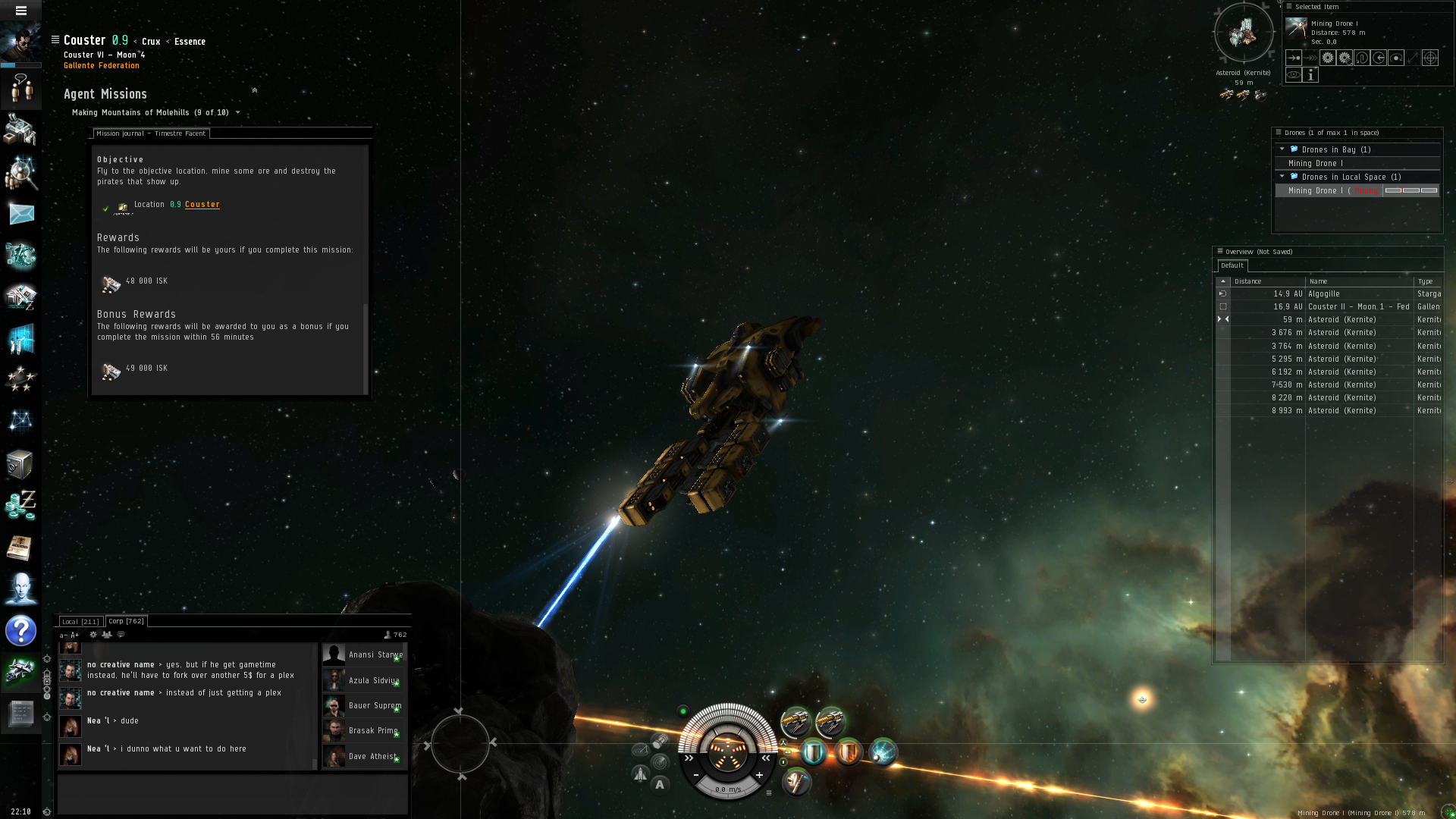Viewport: 1456px width, 819px height.
Task: Select the Algogille stargate overview row
Action: pyautogui.click(x=1324, y=294)
